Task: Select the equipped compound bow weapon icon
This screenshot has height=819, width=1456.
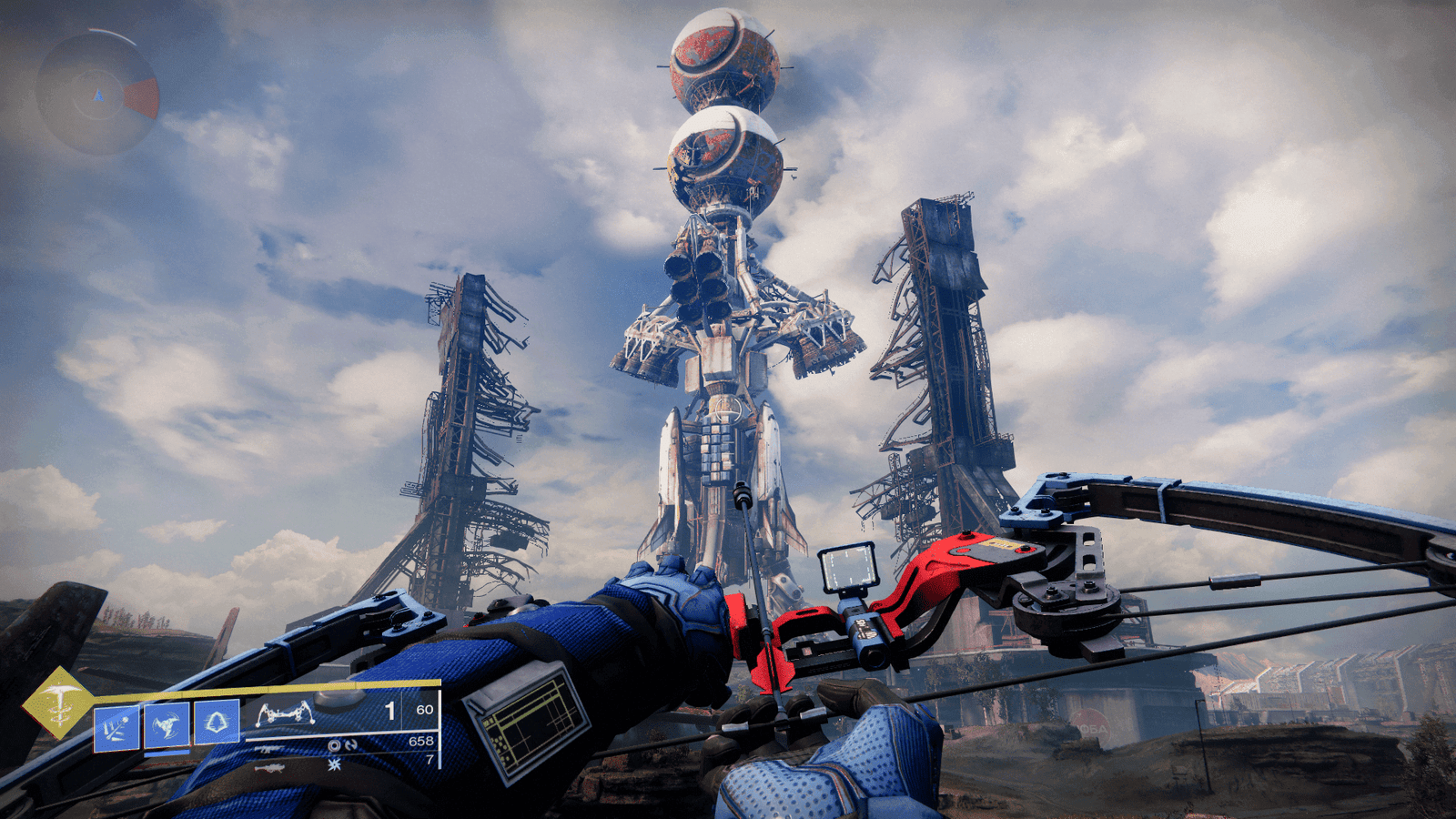Action: point(286,713)
